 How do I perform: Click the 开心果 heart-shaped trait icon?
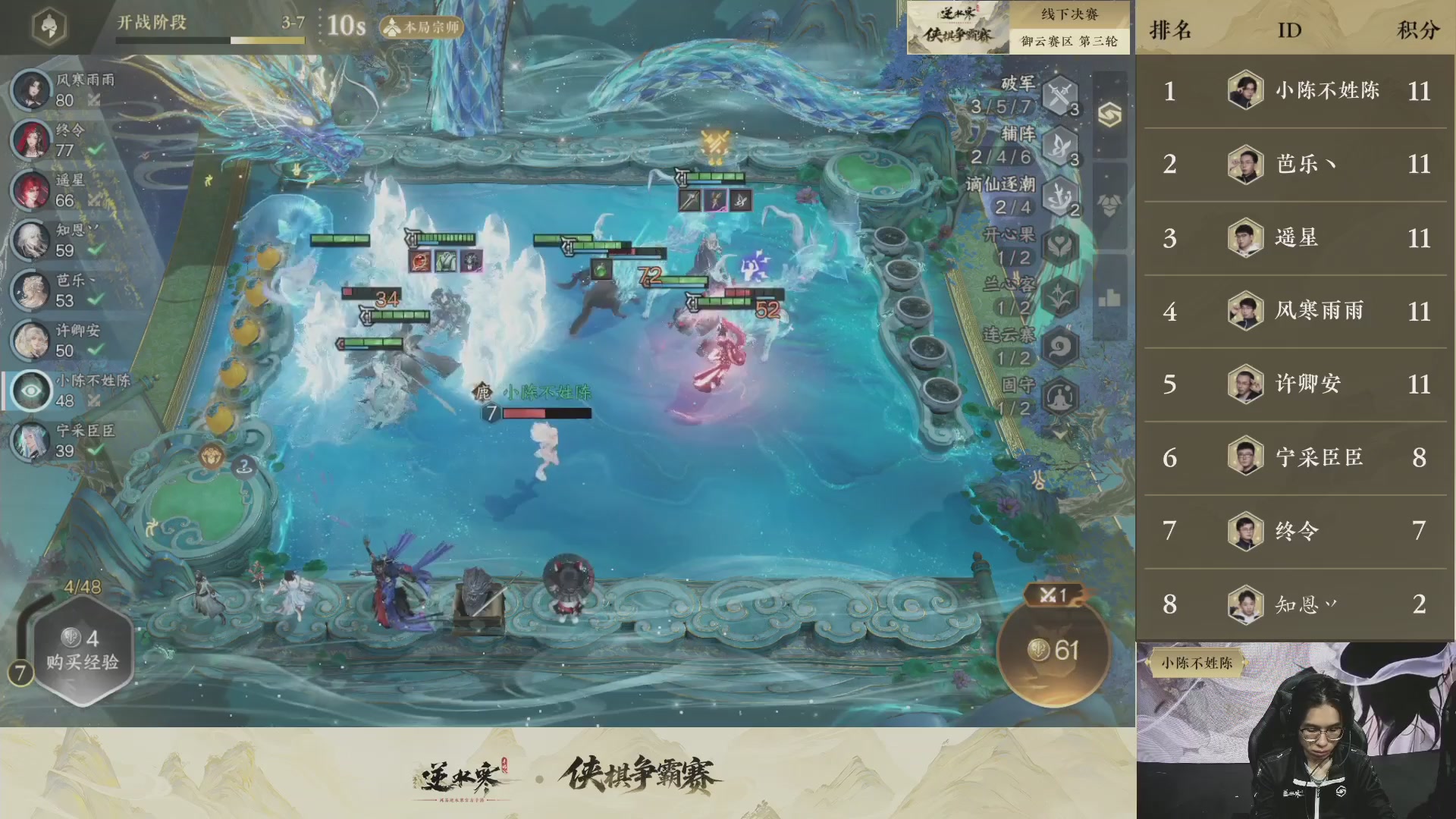point(1059,243)
